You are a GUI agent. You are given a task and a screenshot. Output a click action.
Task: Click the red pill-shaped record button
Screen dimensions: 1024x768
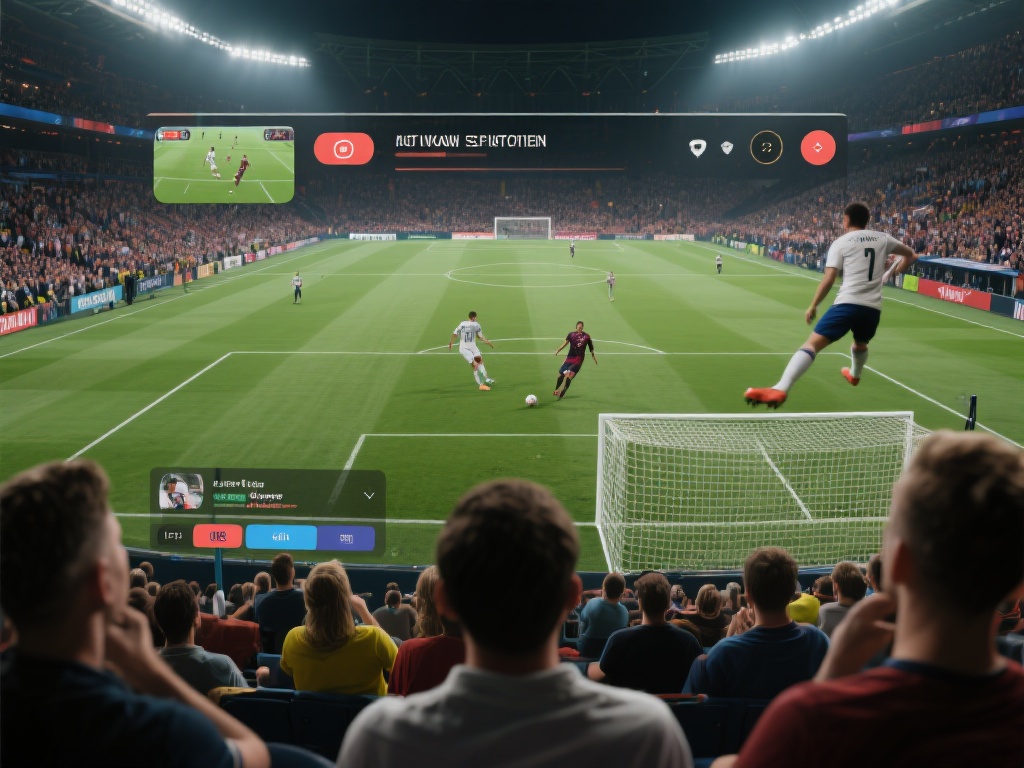pyautogui.click(x=343, y=149)
